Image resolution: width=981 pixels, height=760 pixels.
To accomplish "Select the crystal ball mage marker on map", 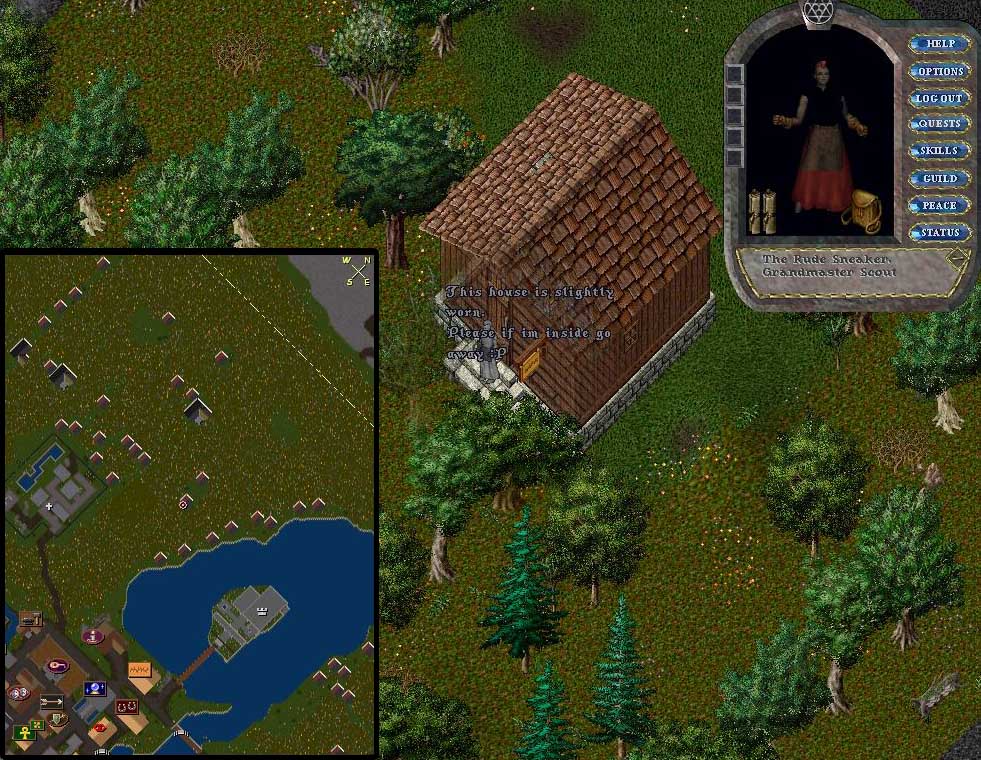I will point(96,689).
